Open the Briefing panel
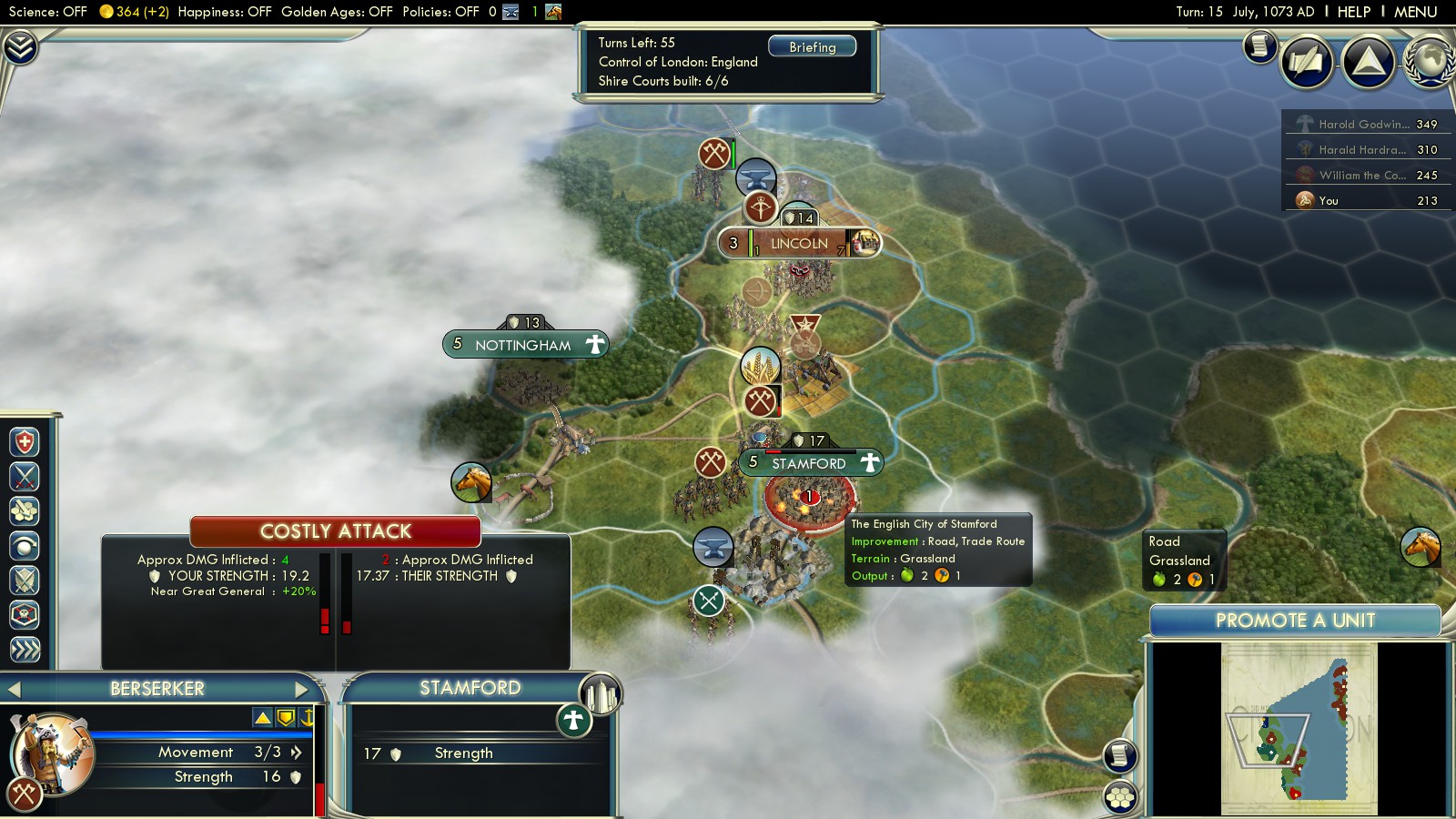Screen dimensions: 1456x819 click(x=812, y=46)
